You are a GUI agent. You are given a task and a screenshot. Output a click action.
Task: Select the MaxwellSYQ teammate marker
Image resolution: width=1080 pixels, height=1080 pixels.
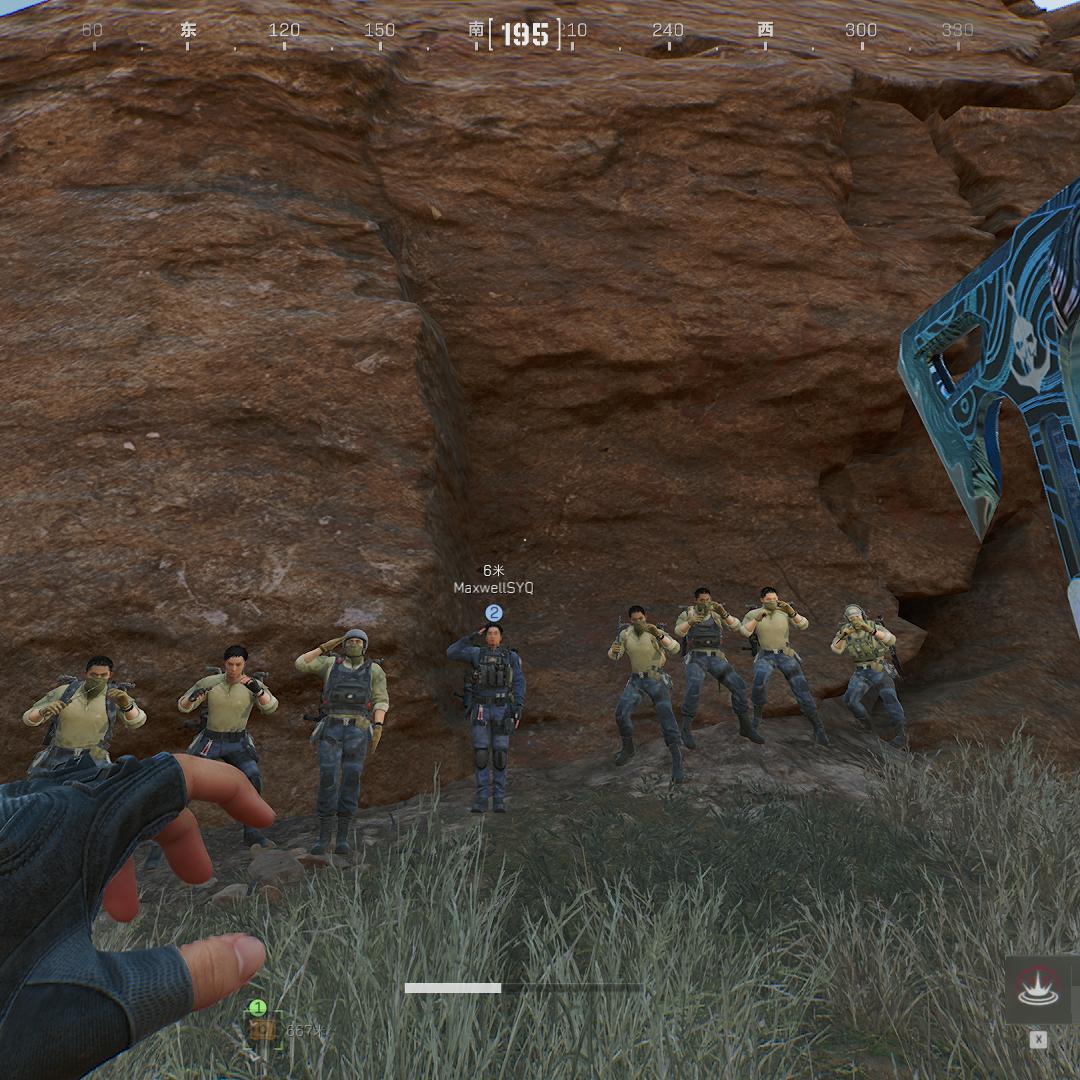pyautogui.click(x=493, y=612)
